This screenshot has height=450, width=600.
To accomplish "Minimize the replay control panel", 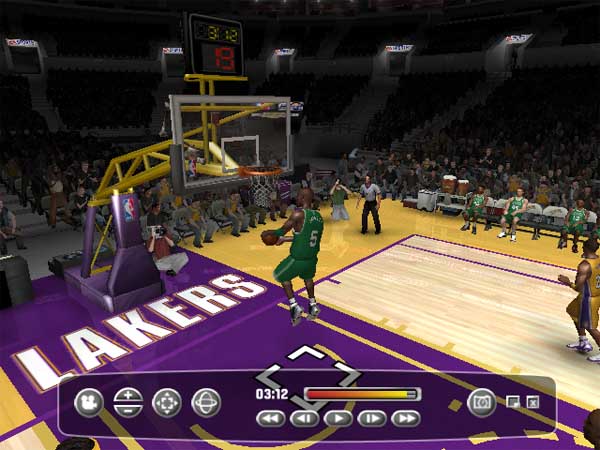I will [513, 402].
